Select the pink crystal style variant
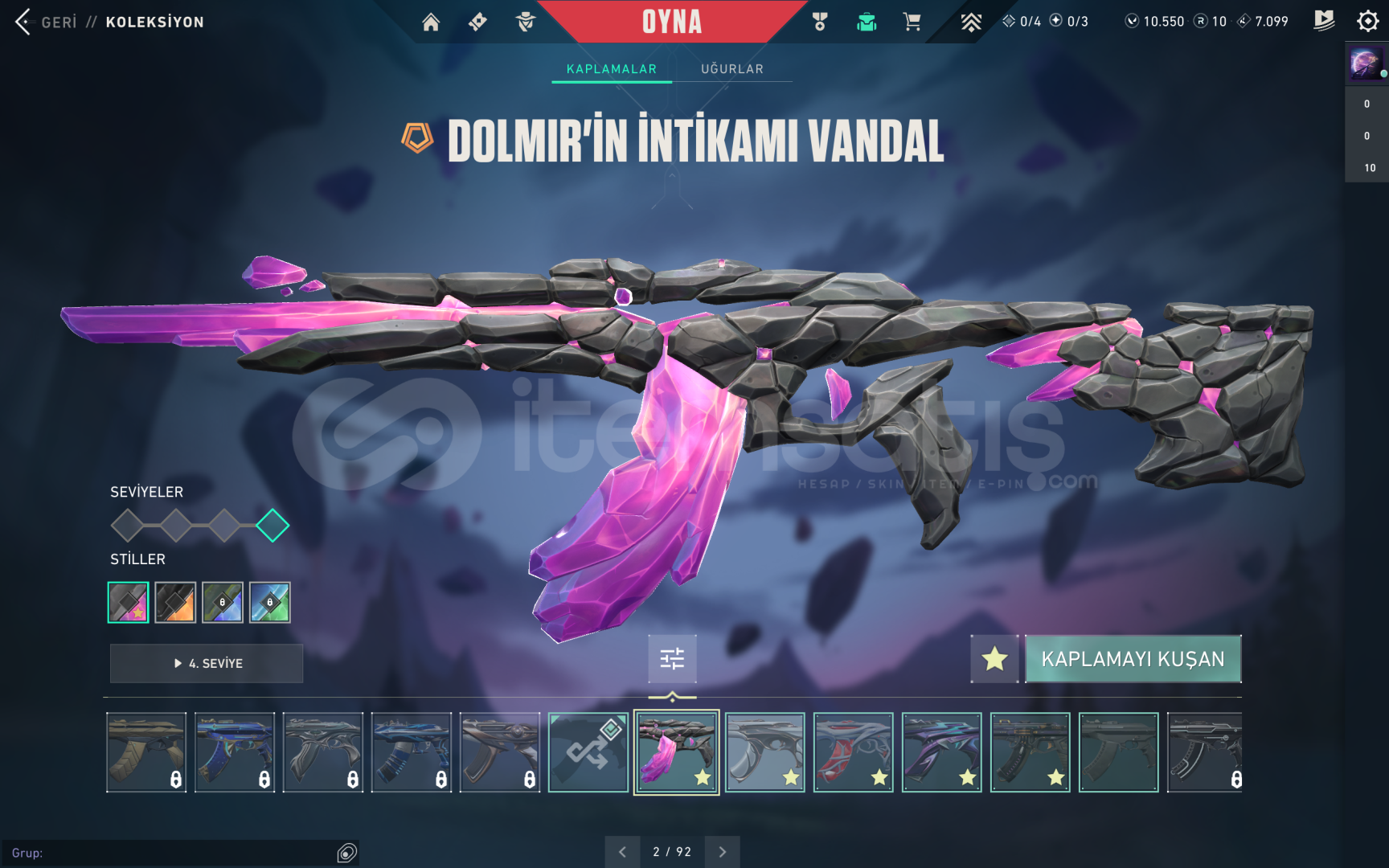 (129, 602)
